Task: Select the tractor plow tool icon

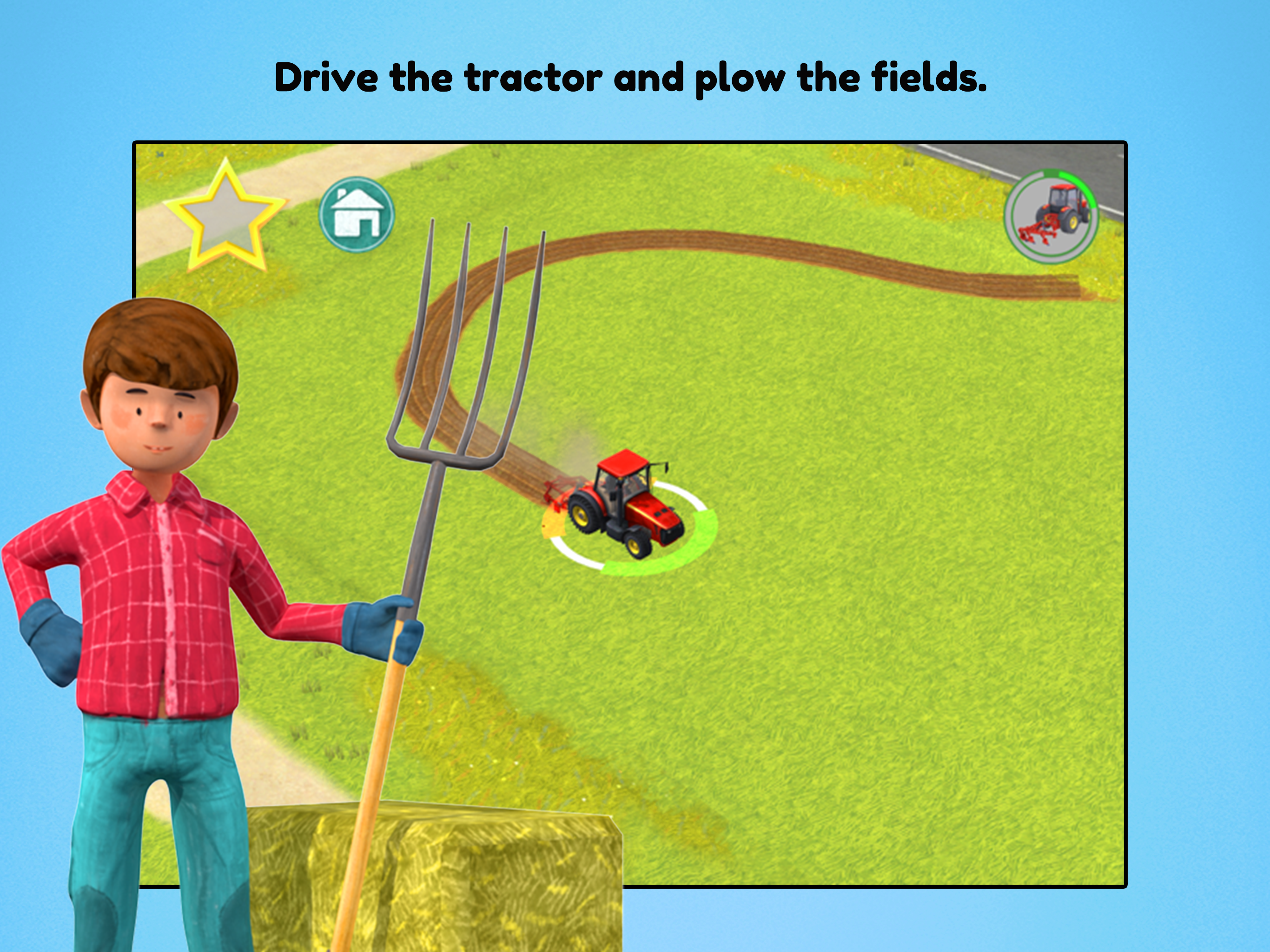Action: [x=1051, y=217]
